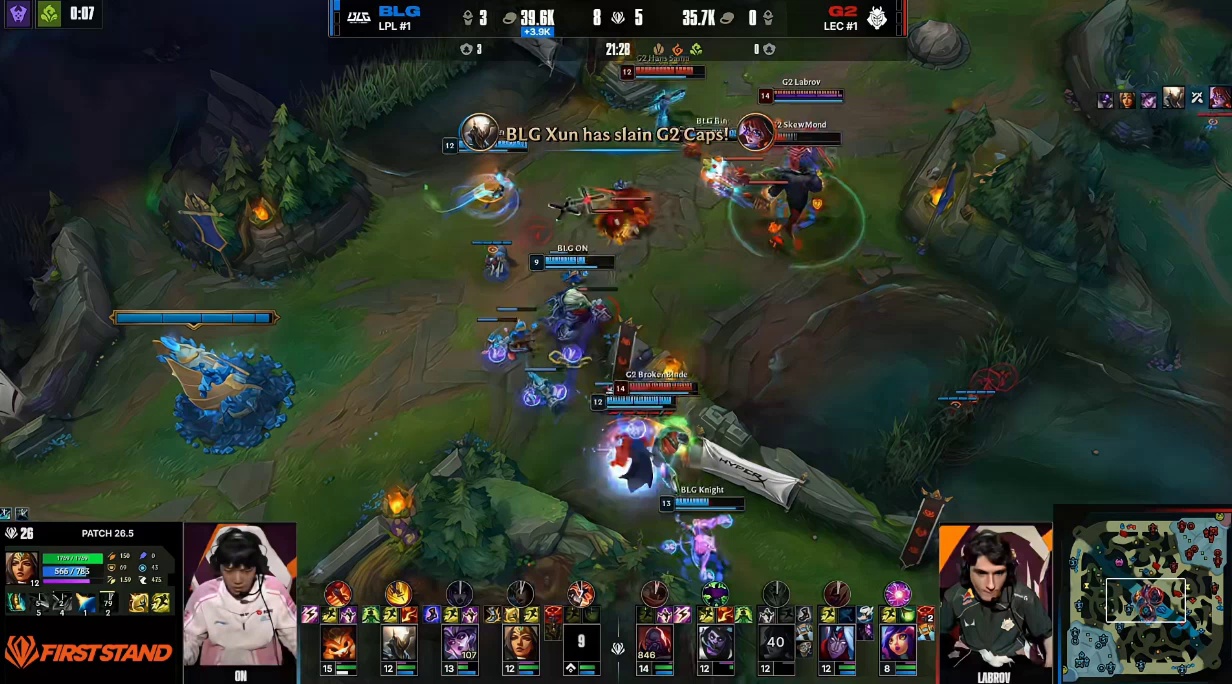Select the purple champion portrait showing 107
1232x684 pixels.
click(x=460, y=642)
